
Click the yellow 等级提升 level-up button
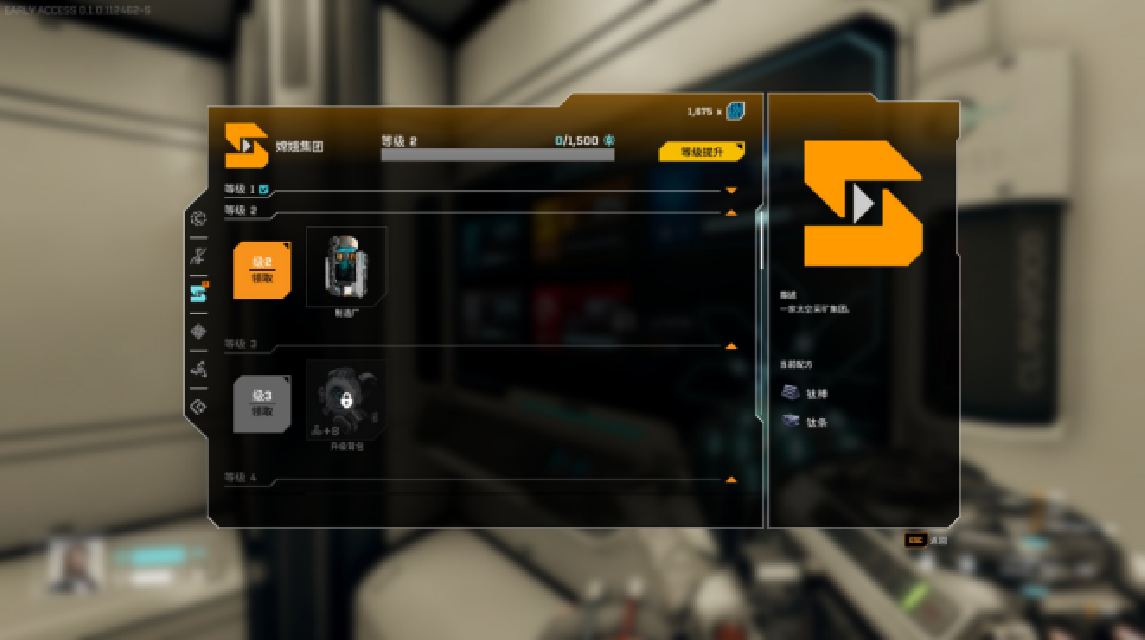(x=701, y=152)
